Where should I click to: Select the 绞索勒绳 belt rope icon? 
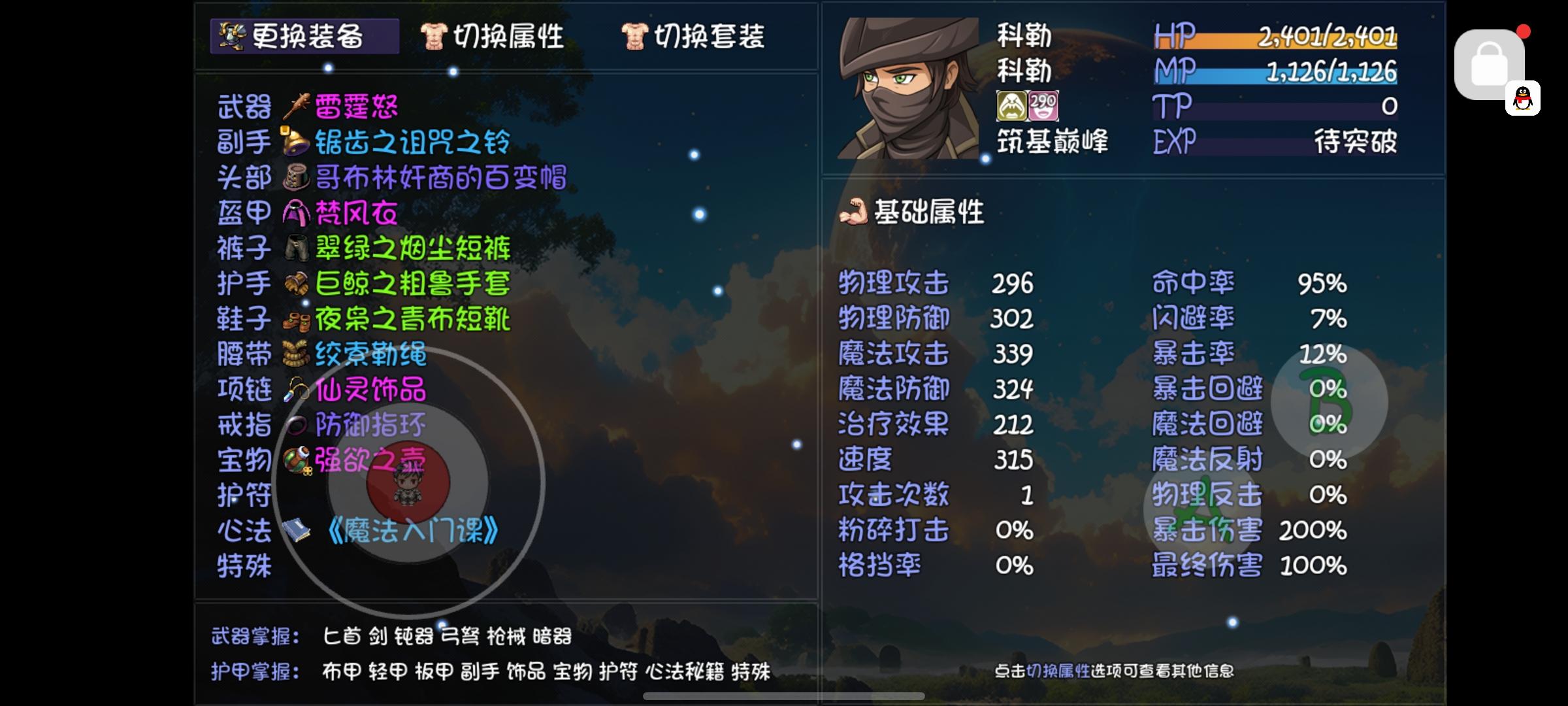[x=295, y=354]
